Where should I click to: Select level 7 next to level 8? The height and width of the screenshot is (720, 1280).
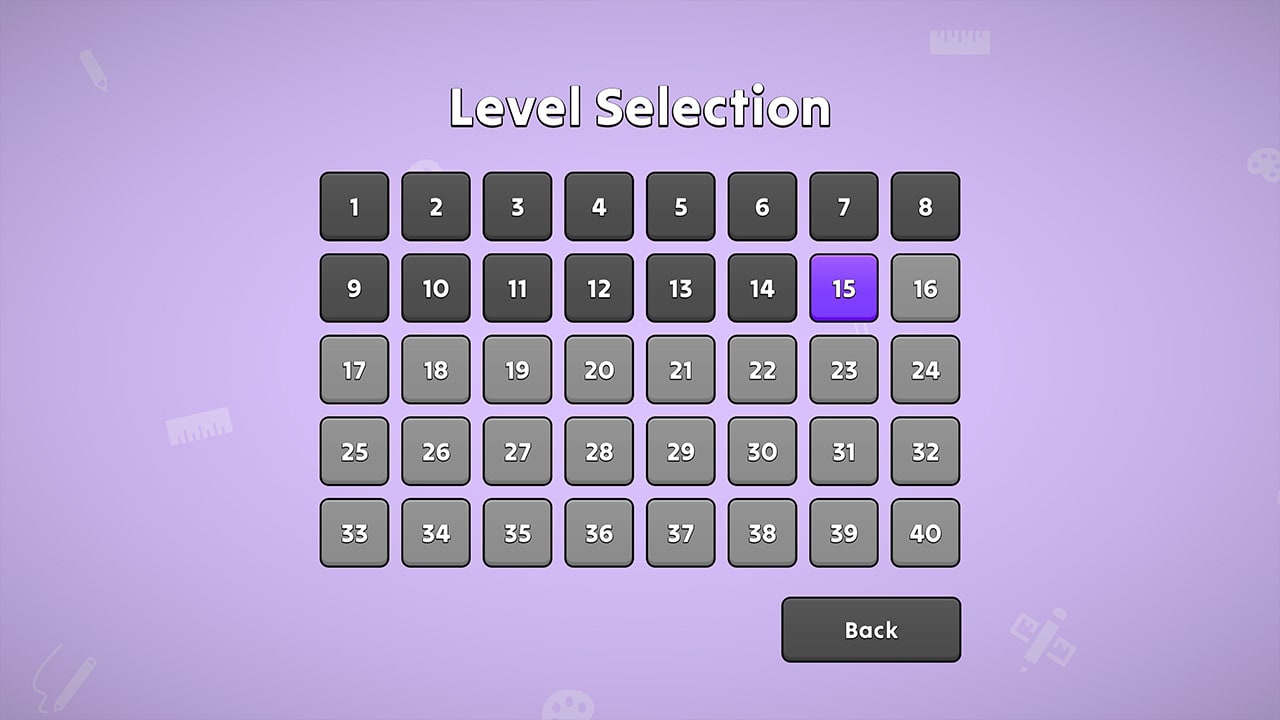(x=843, y=207)
